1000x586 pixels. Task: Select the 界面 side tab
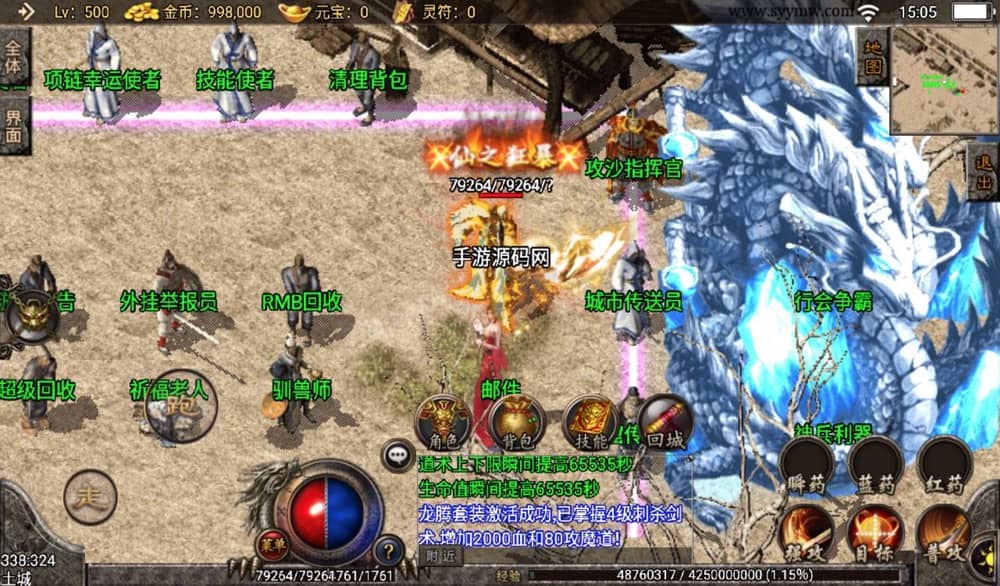pos(14,130)
